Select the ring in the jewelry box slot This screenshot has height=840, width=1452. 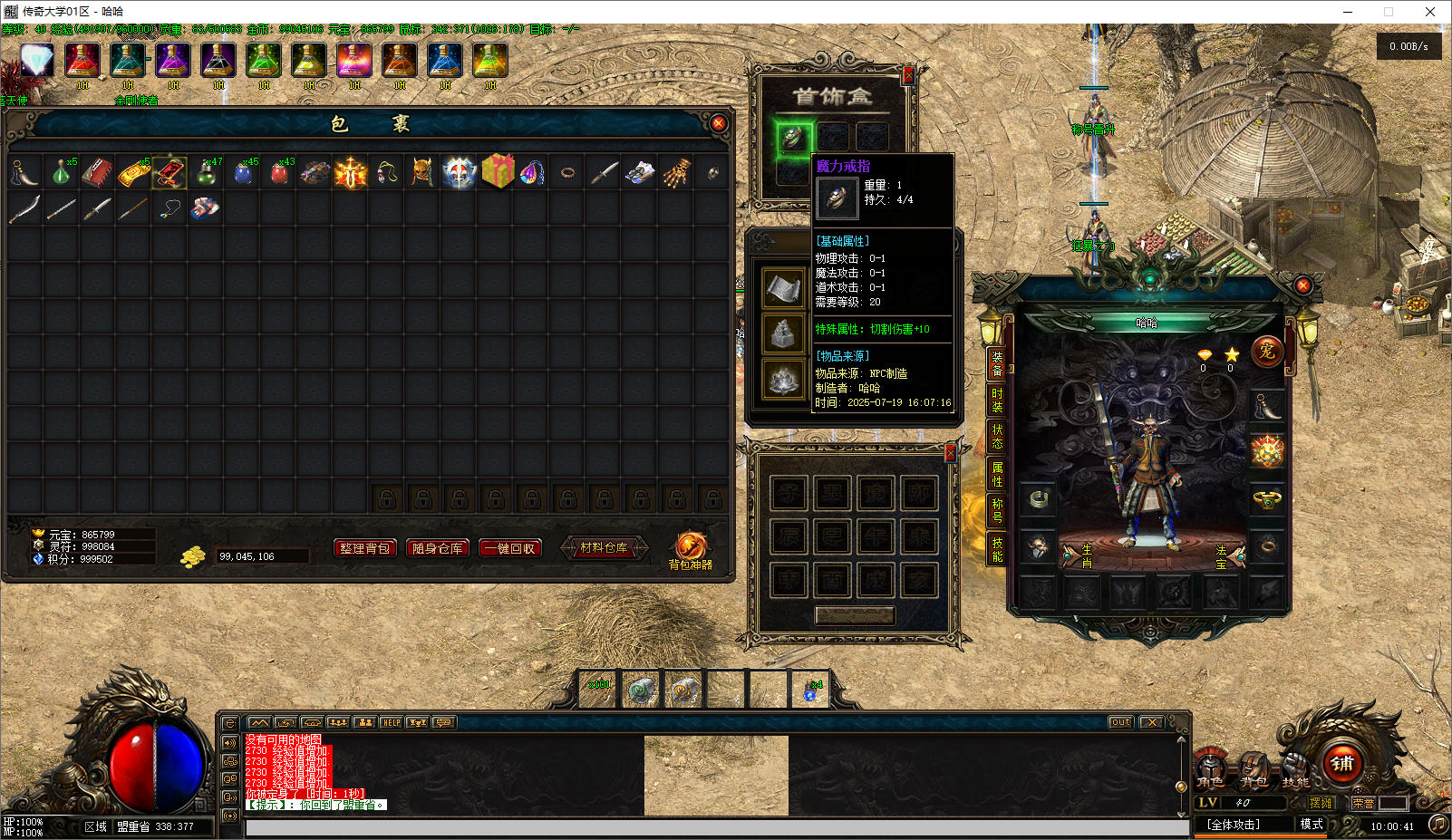(x=792, y=138)
